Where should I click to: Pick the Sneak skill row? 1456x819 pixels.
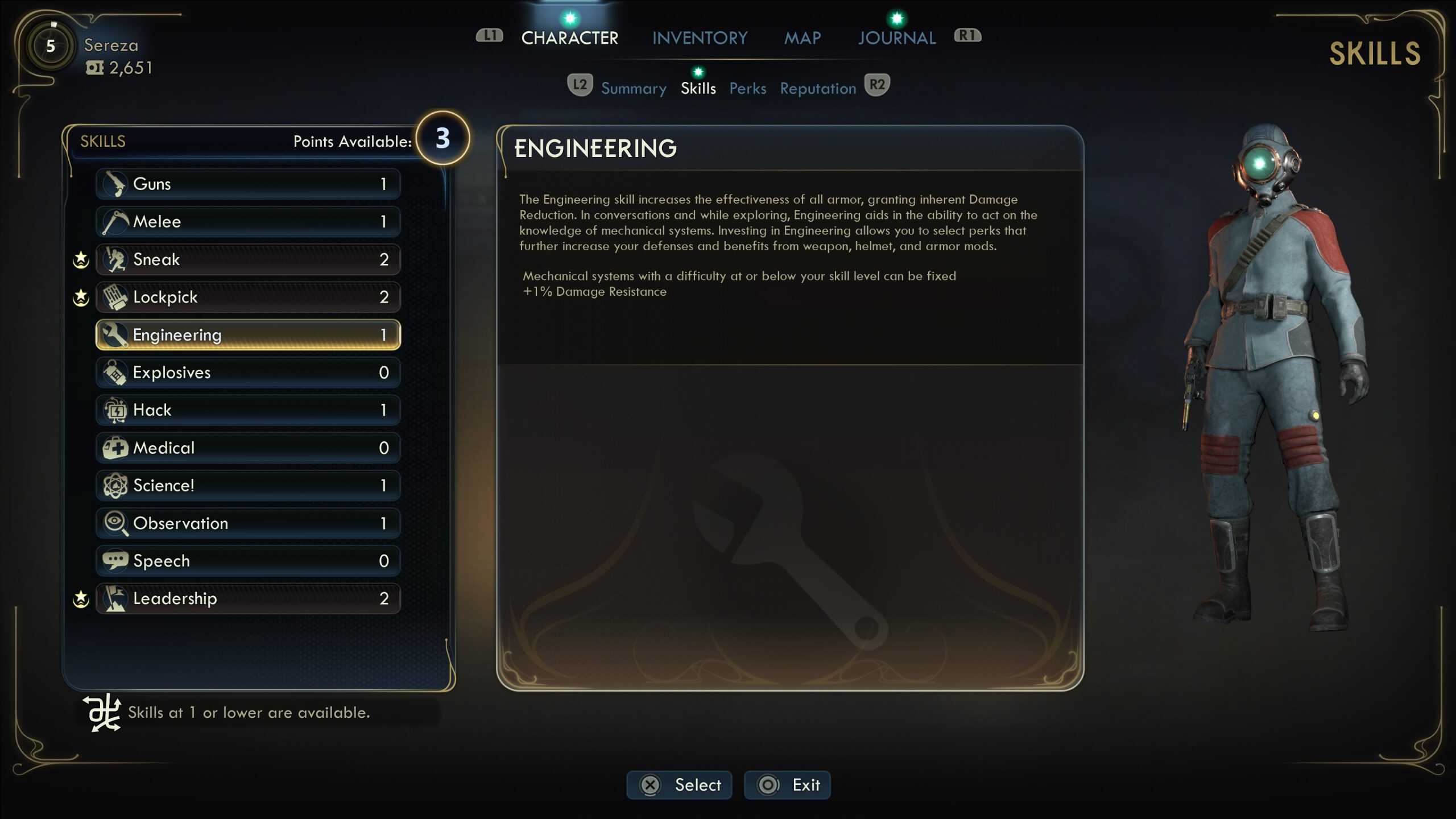[248, 259]
